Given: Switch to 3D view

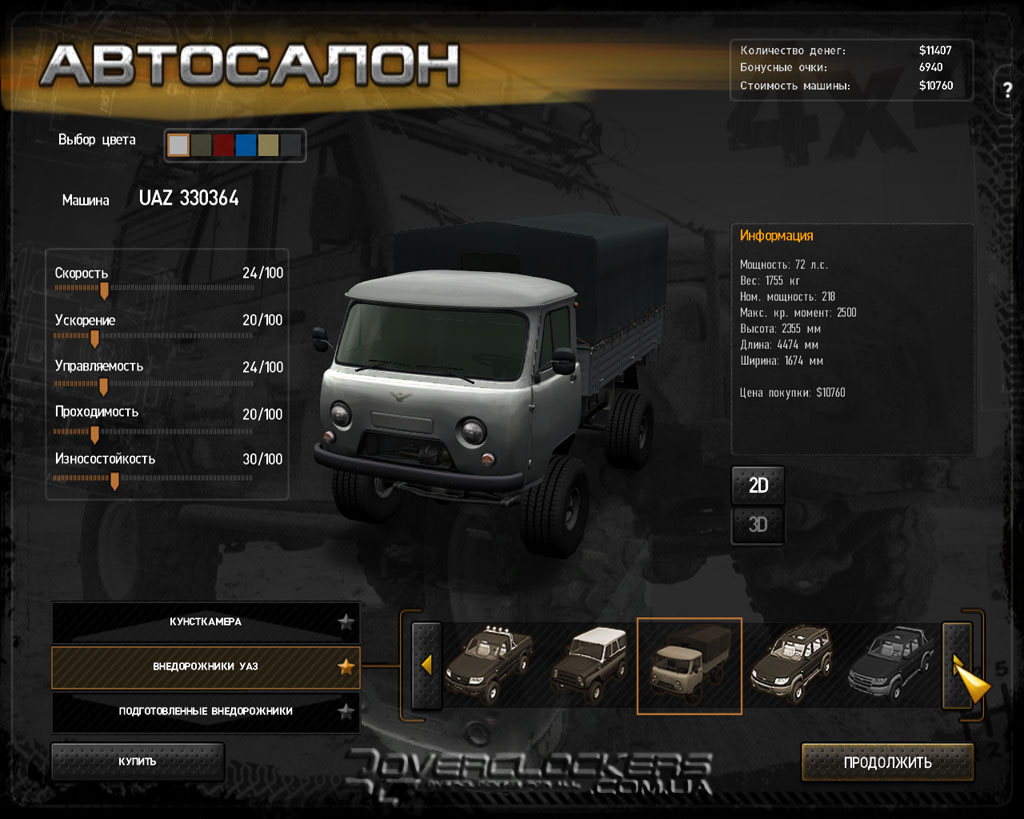Looking at the screenshot, I should coord(758,524).
